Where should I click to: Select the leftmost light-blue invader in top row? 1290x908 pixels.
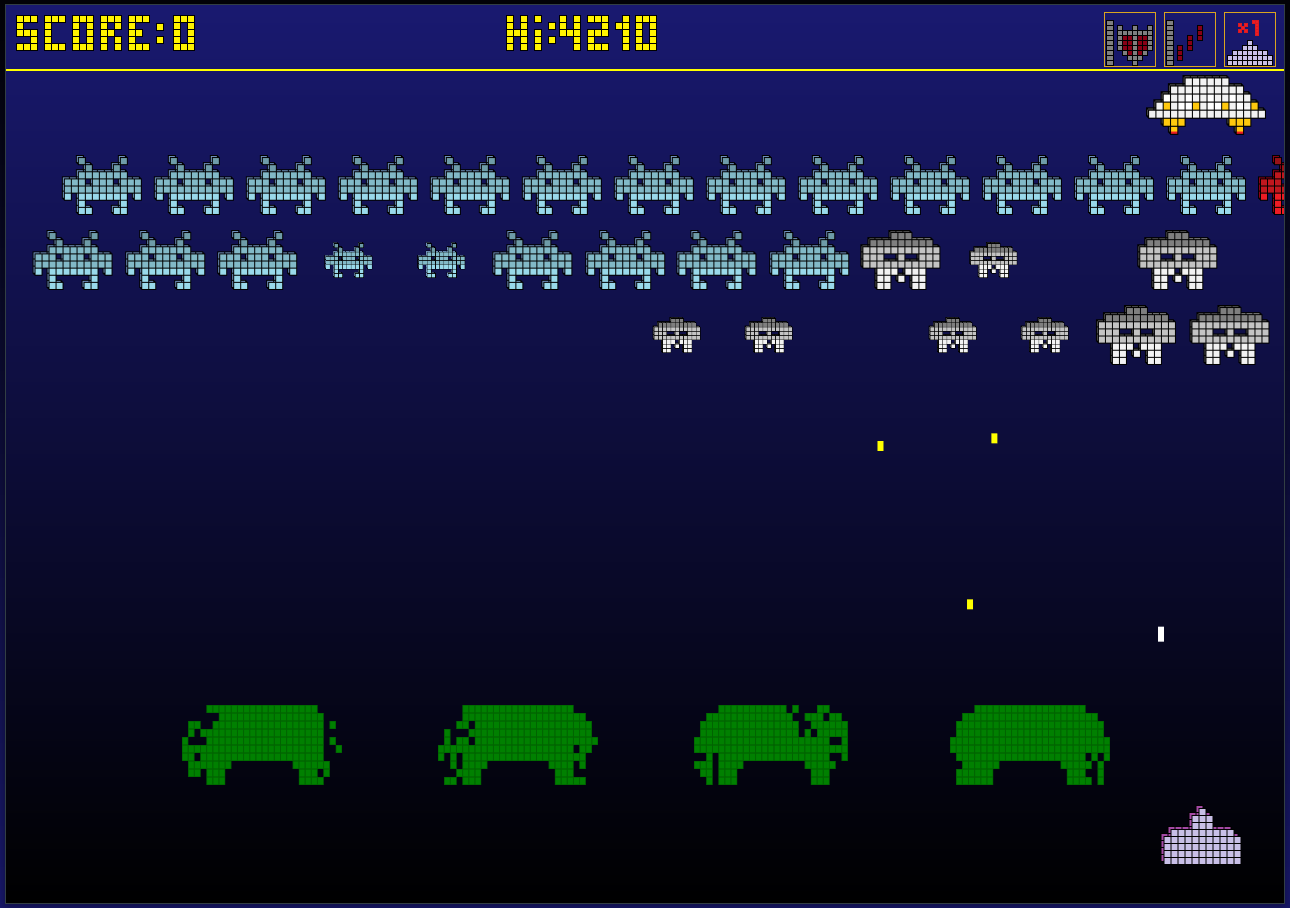point(100,185)
